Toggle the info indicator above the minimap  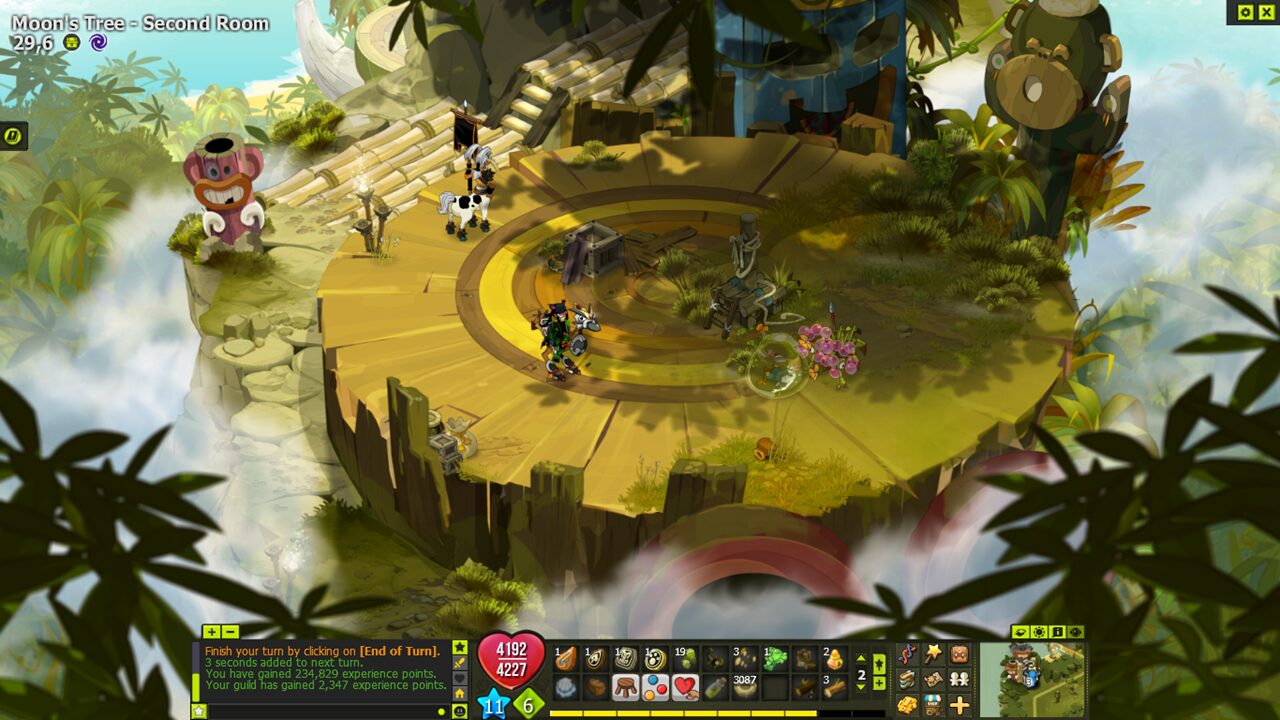click(x=1058, y=632)
